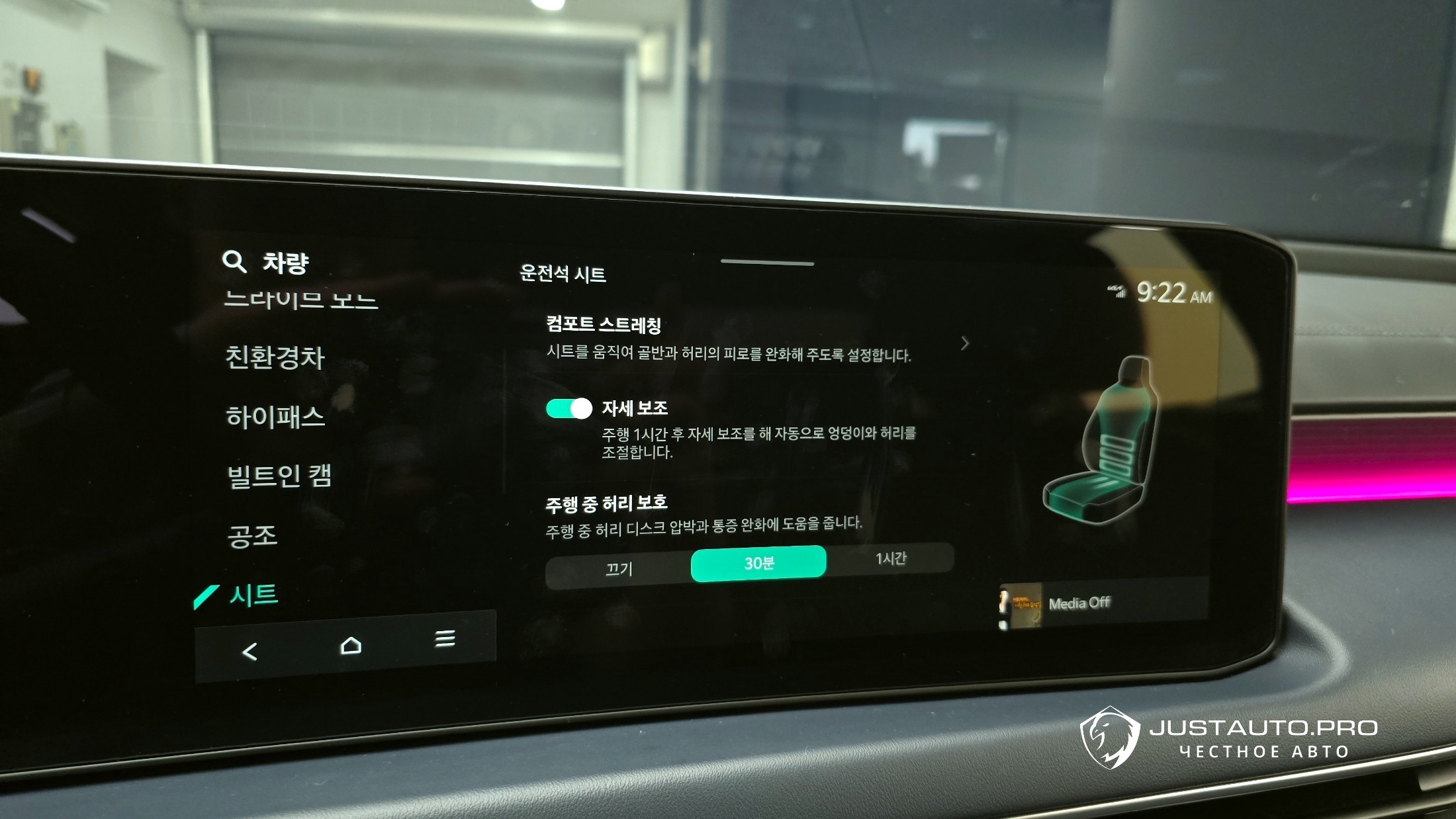
Task: Select the 30분 option
Action: pyautogui.click(x=758, y=564)
